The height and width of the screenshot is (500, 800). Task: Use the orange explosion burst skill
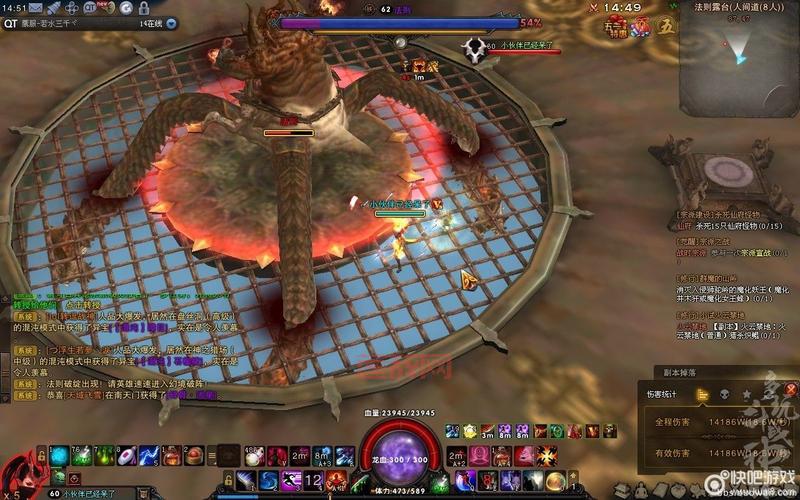click(546, 456)
